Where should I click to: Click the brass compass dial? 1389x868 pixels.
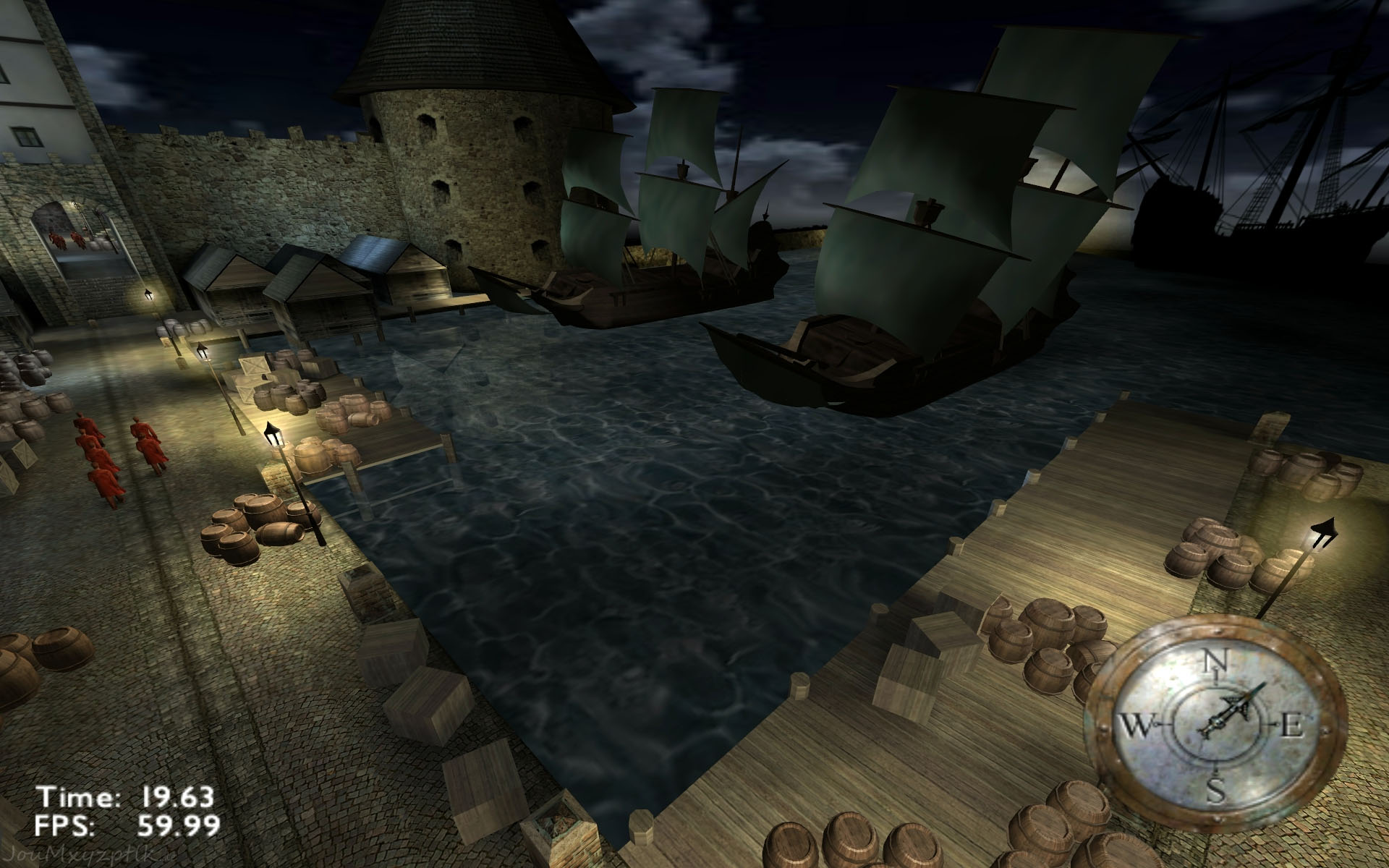(1216, 726)
